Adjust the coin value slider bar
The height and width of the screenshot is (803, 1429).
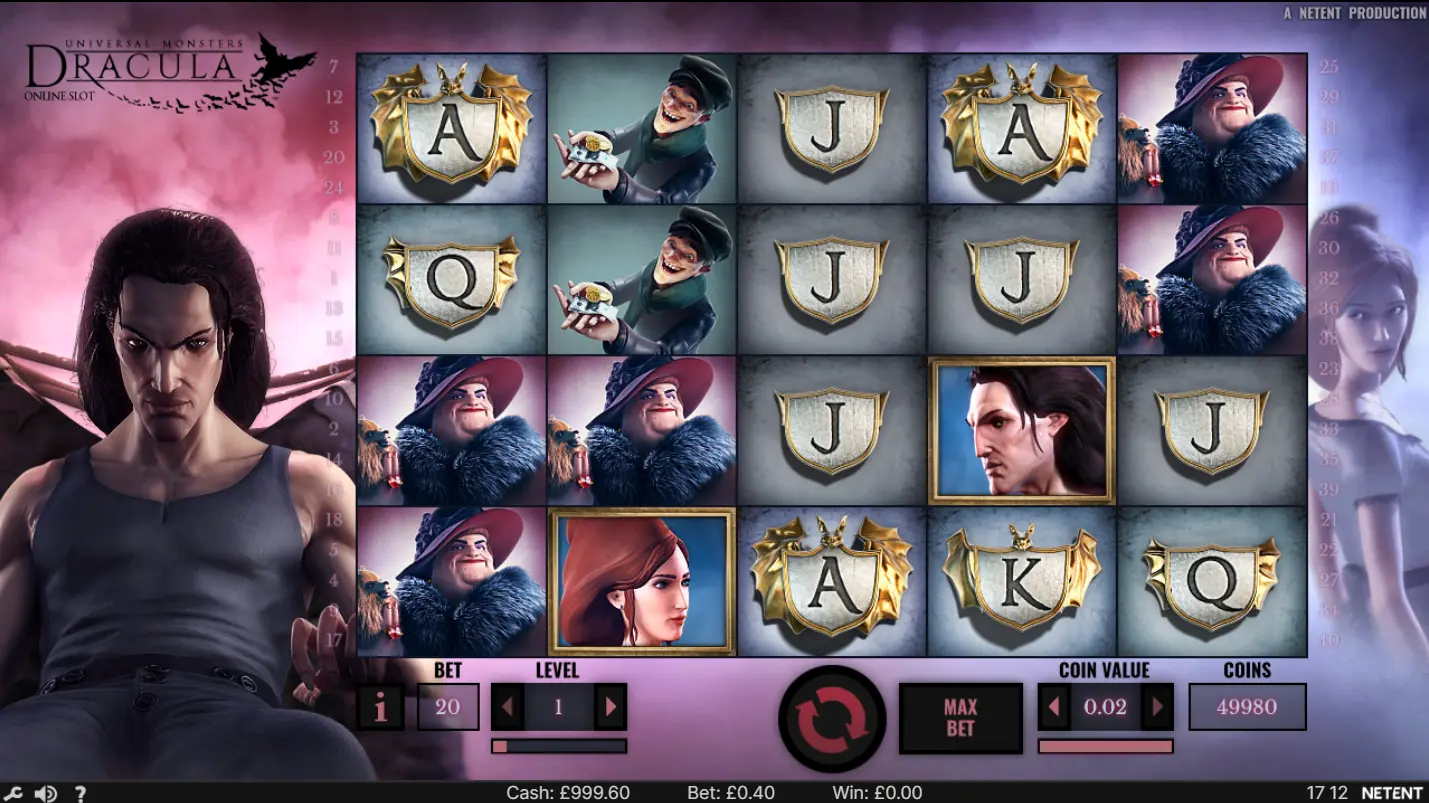[1105, 746]
